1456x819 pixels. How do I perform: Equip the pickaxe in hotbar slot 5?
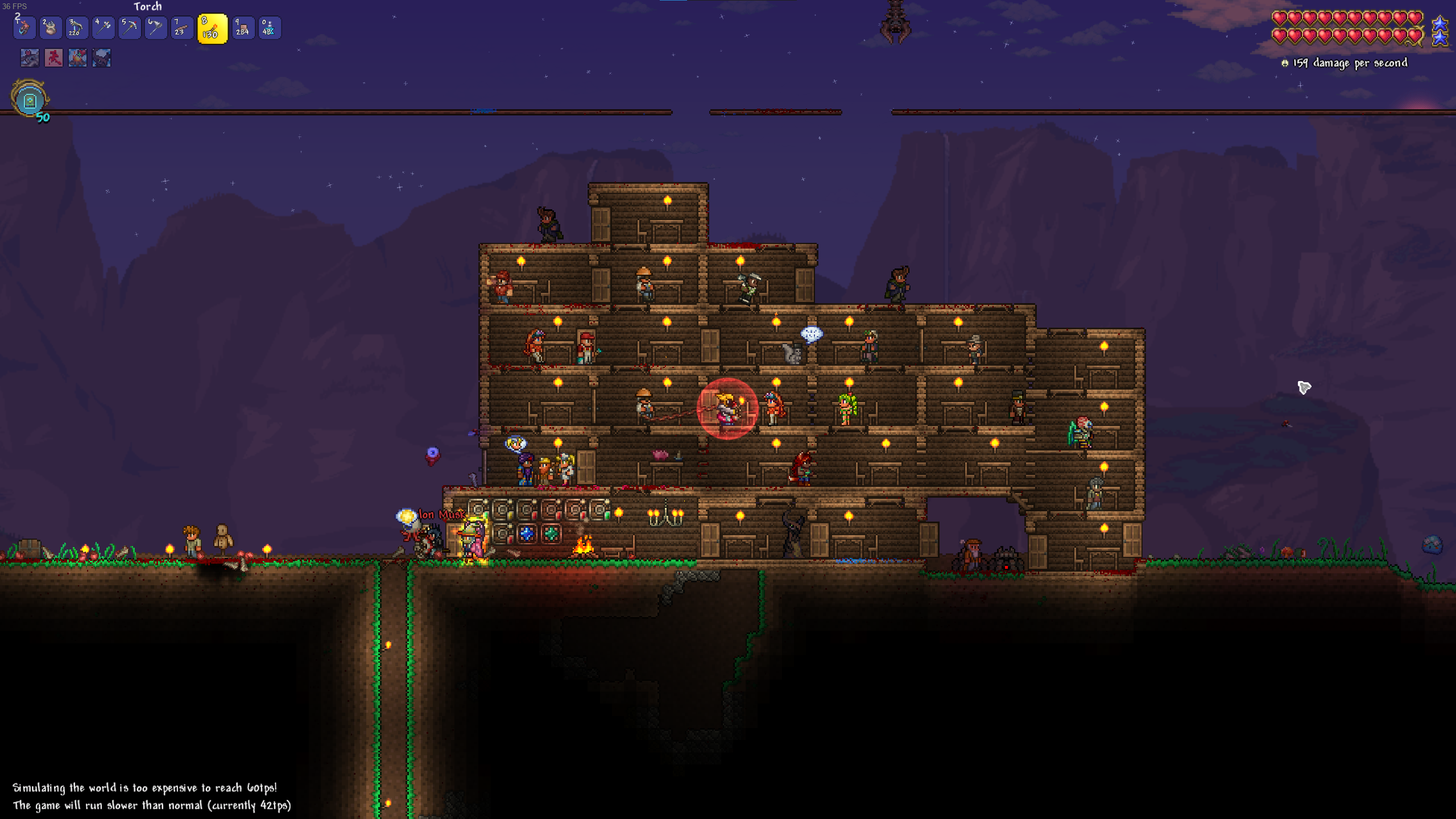pyautogui.click(x=129, y=28)
